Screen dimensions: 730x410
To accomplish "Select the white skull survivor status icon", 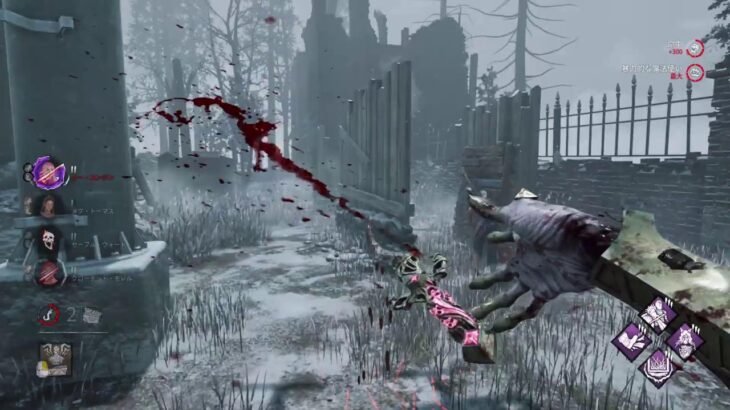I will 47,239.
